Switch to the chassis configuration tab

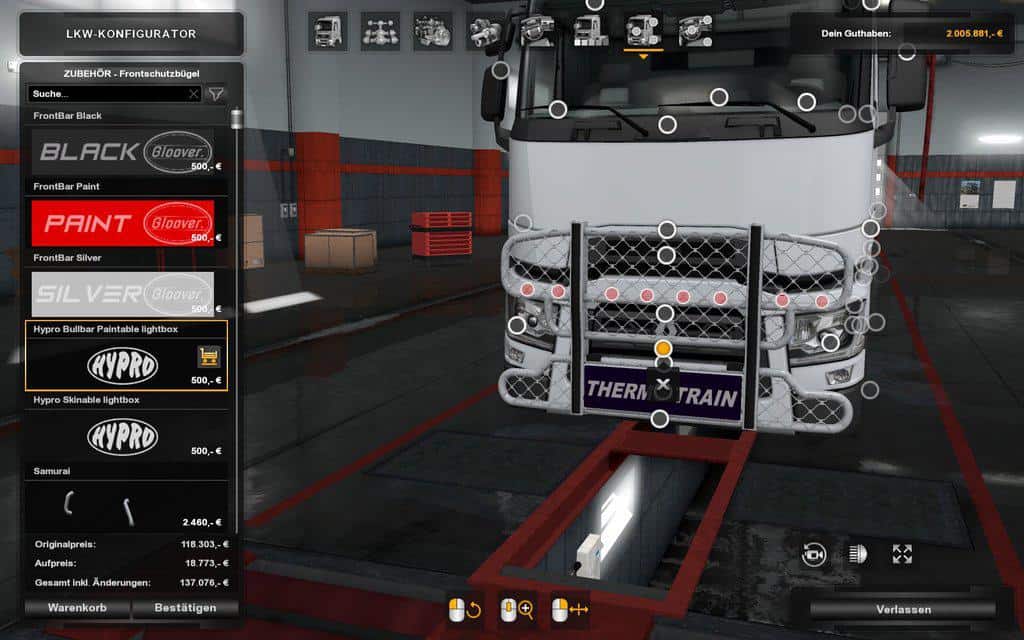[x=380, y=31]
